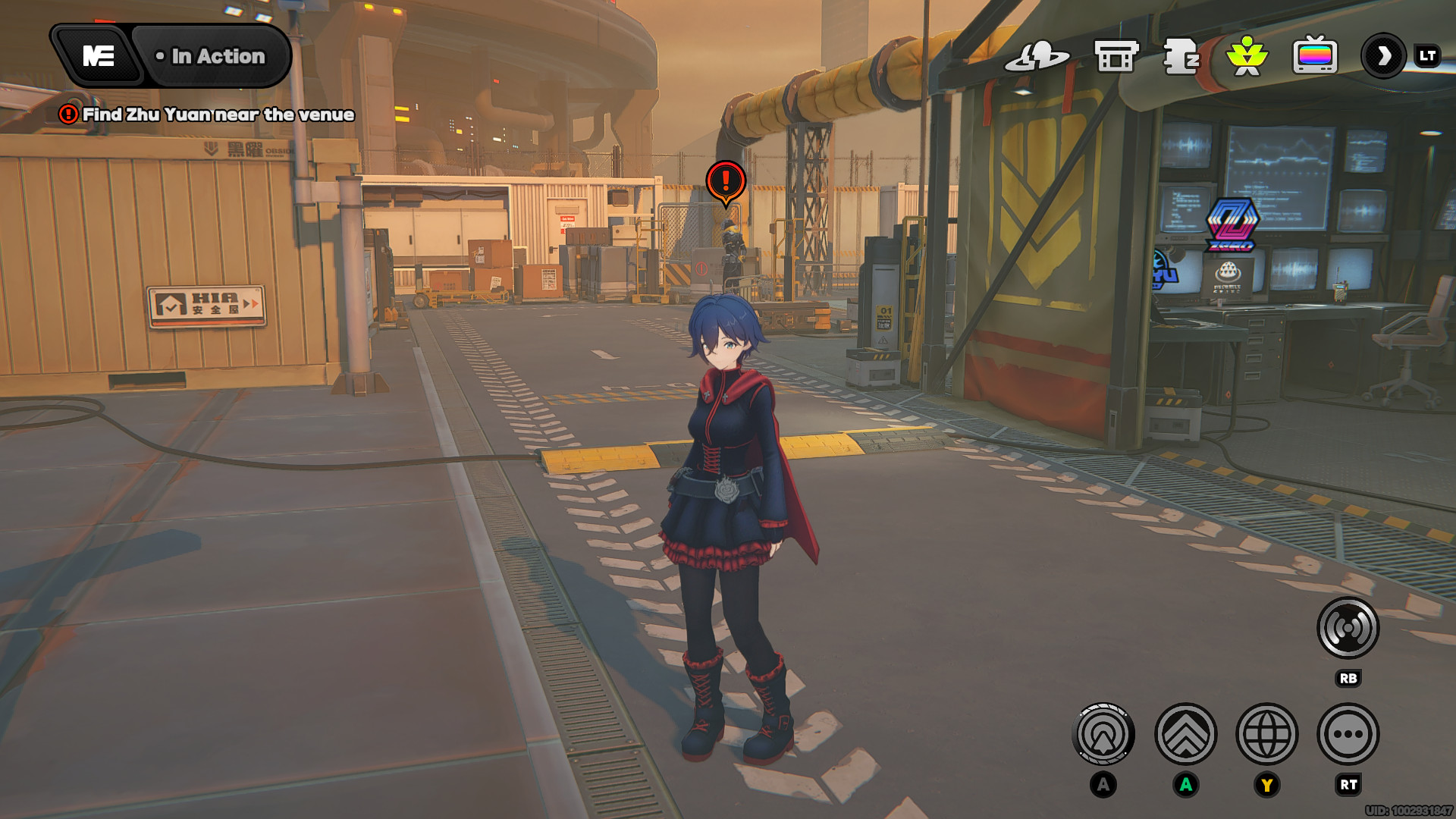Open the TV streaming icon in top toolbar
Screen dimensions: 1456x819
pyautogui.click(x=1316, y=55)
